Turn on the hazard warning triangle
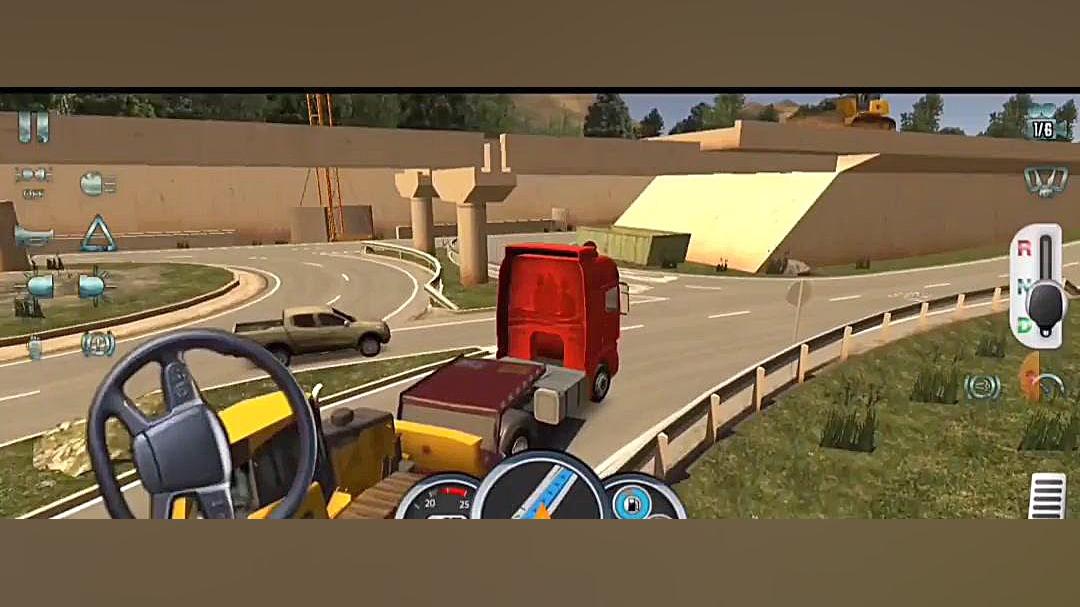This screenshot has height=607, width=1080. pos(98,234)
